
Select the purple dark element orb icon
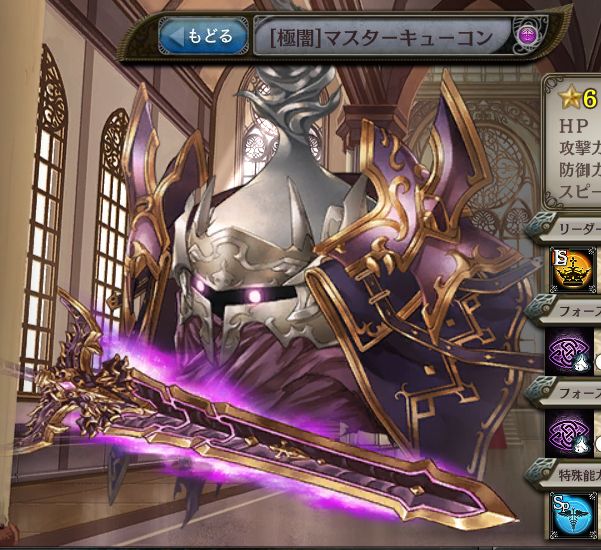pyautogui.click(x=528, y=38)
